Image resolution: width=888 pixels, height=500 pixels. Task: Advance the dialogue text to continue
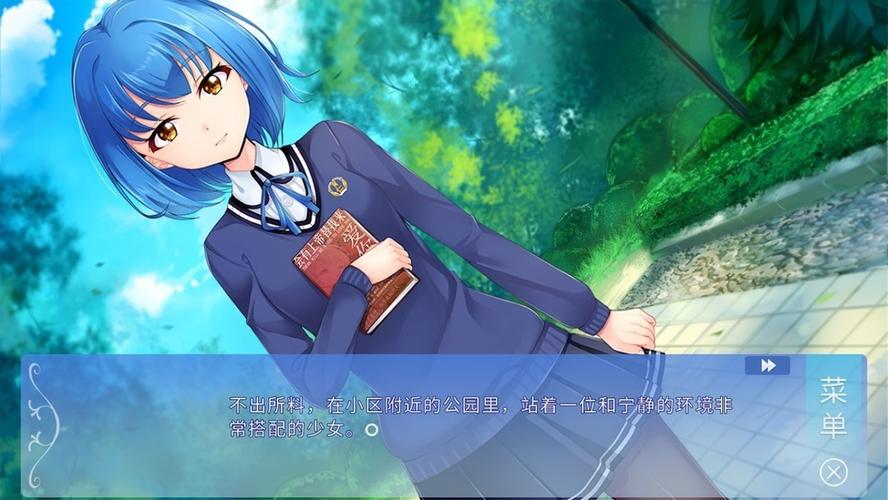[x=372, y=430]
